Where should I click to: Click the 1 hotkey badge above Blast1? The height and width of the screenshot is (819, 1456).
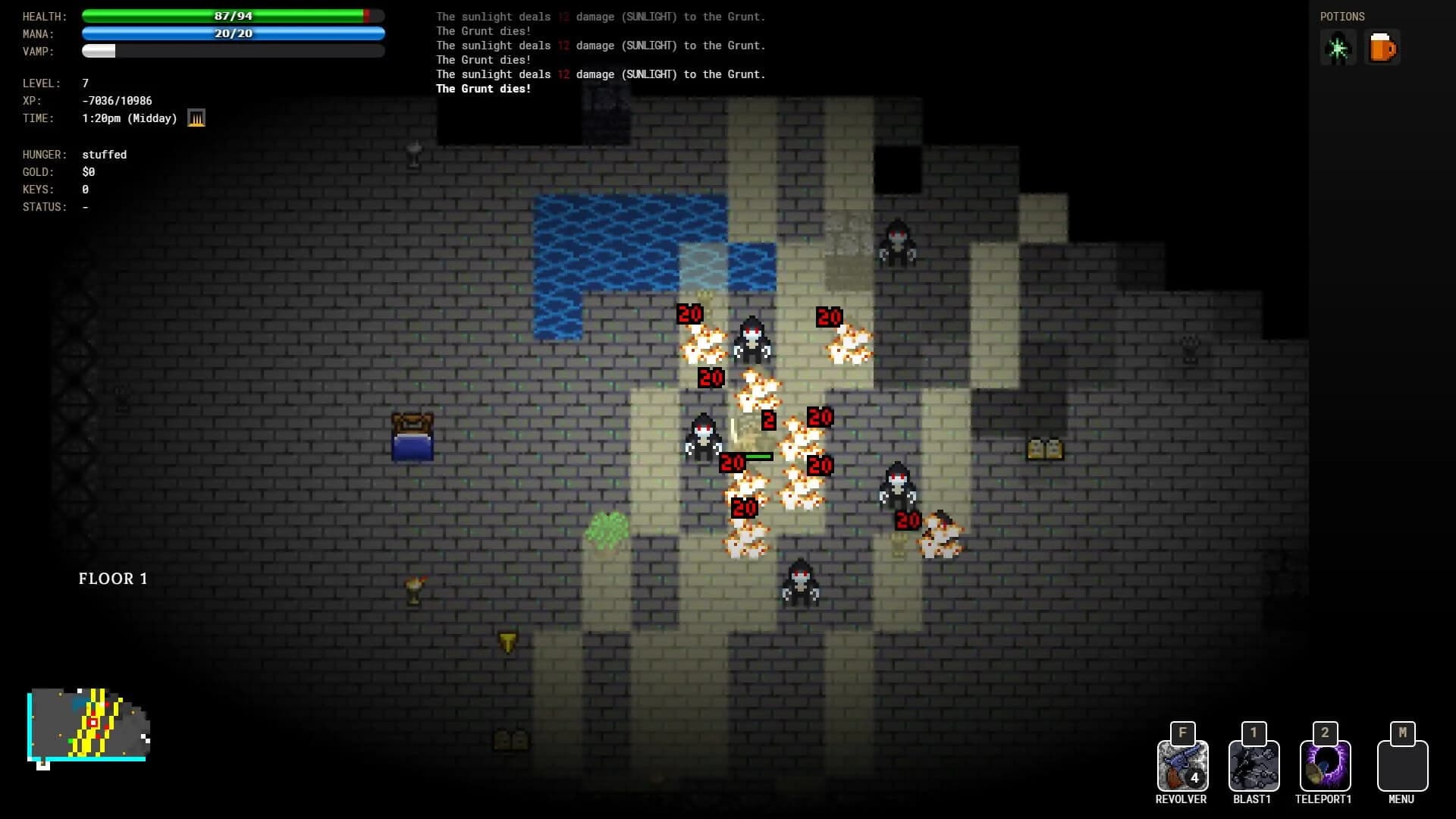[1253, 733]
